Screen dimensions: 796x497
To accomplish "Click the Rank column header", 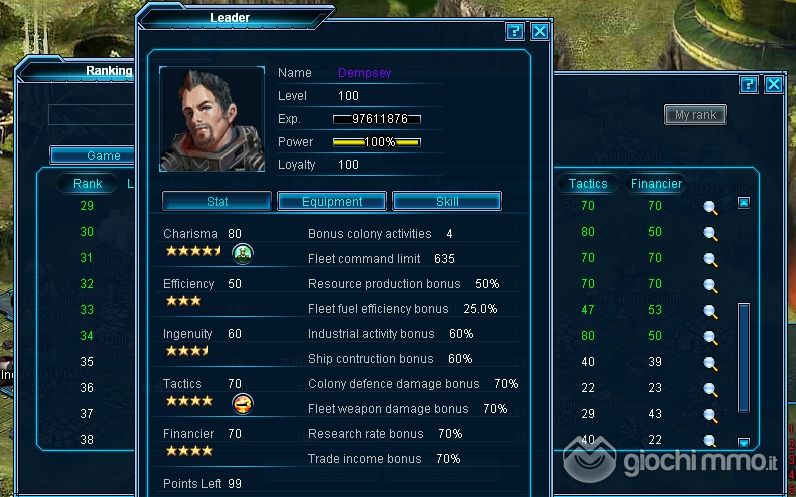I will (x=88, y=184).
